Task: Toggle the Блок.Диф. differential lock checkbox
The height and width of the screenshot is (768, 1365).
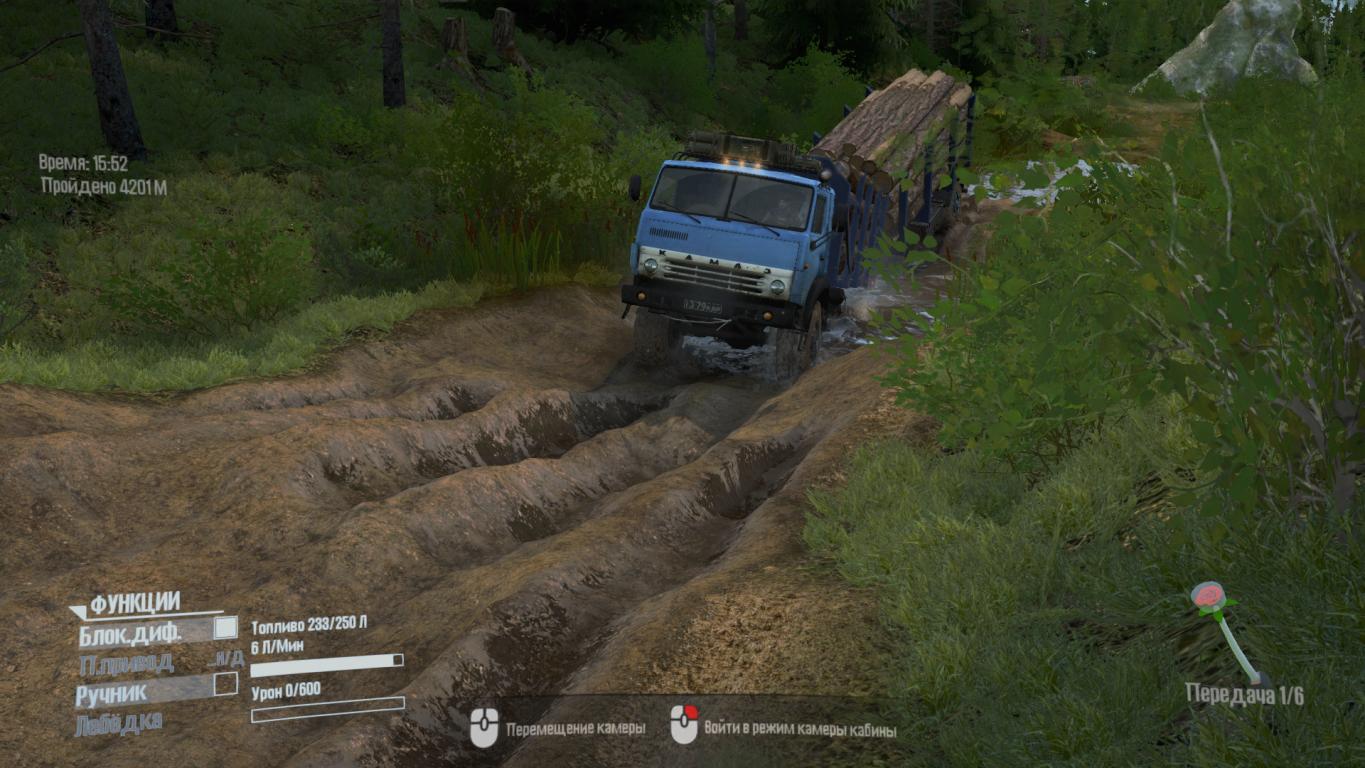Action: coord(226,628)
